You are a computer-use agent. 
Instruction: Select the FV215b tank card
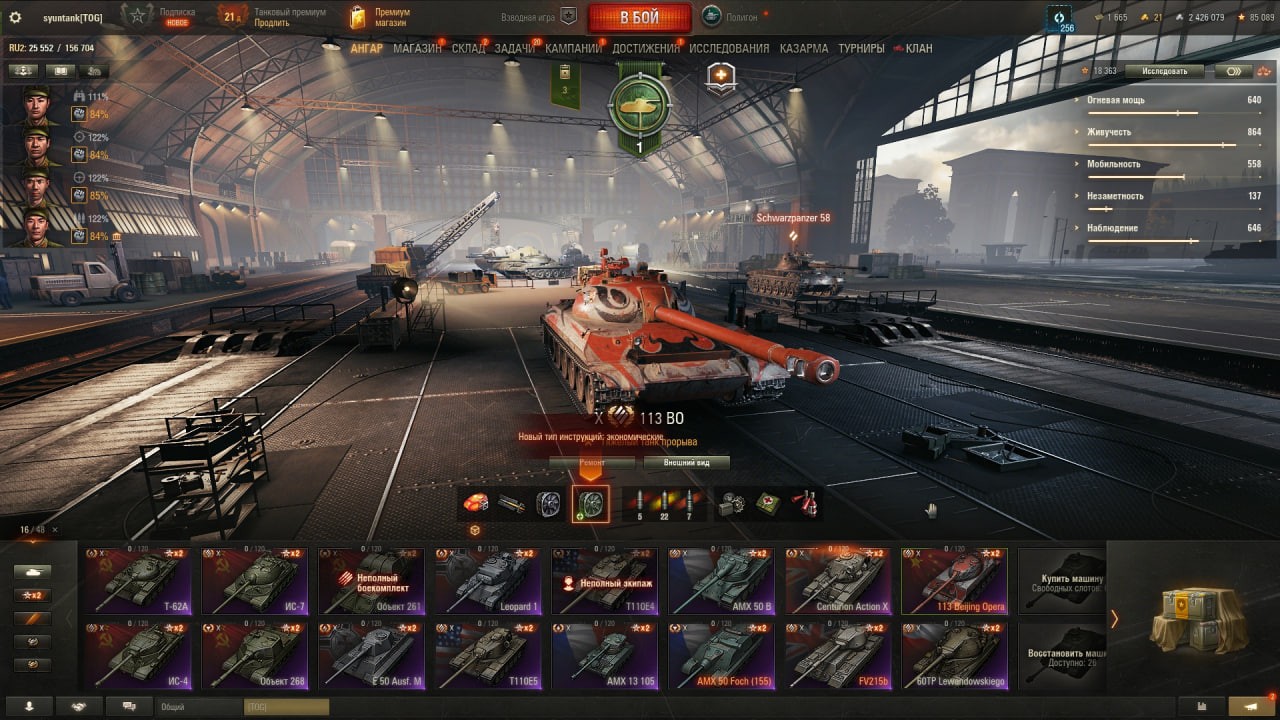pos(839,655)
